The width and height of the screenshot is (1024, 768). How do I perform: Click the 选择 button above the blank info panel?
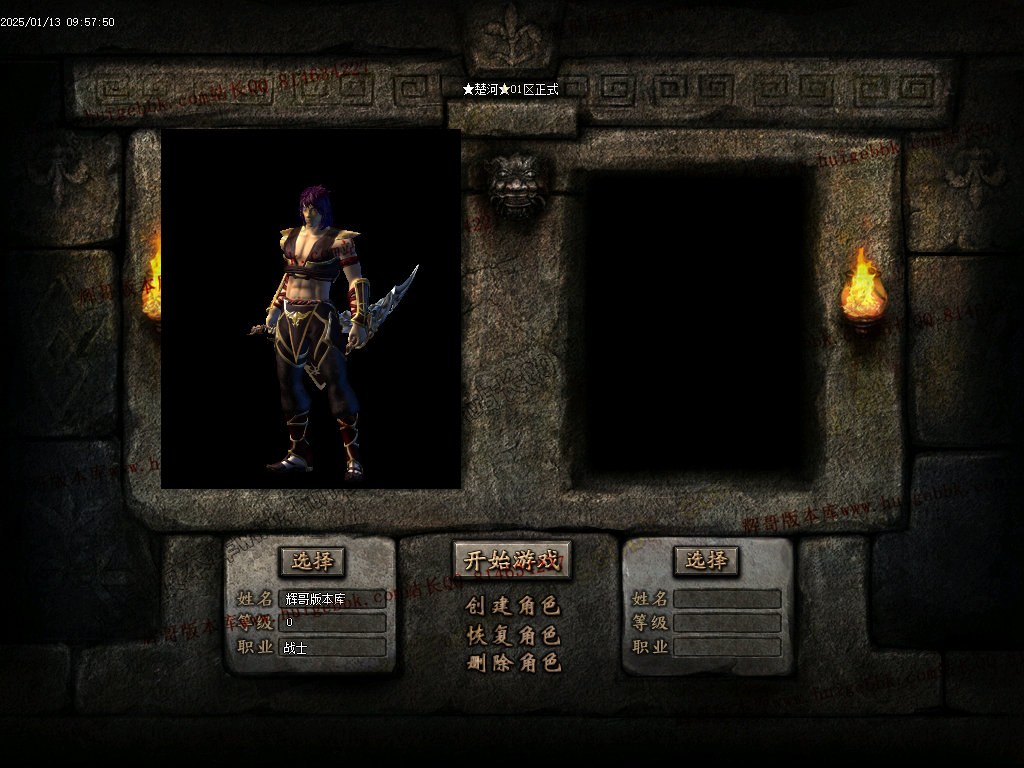click(706, 560)
